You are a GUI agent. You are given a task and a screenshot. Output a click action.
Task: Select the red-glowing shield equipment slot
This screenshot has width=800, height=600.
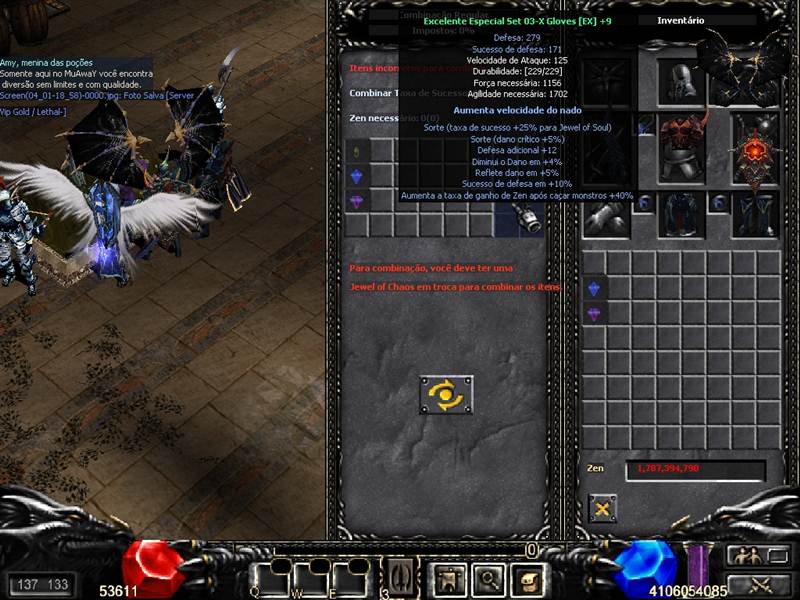[x=755, y=149]
